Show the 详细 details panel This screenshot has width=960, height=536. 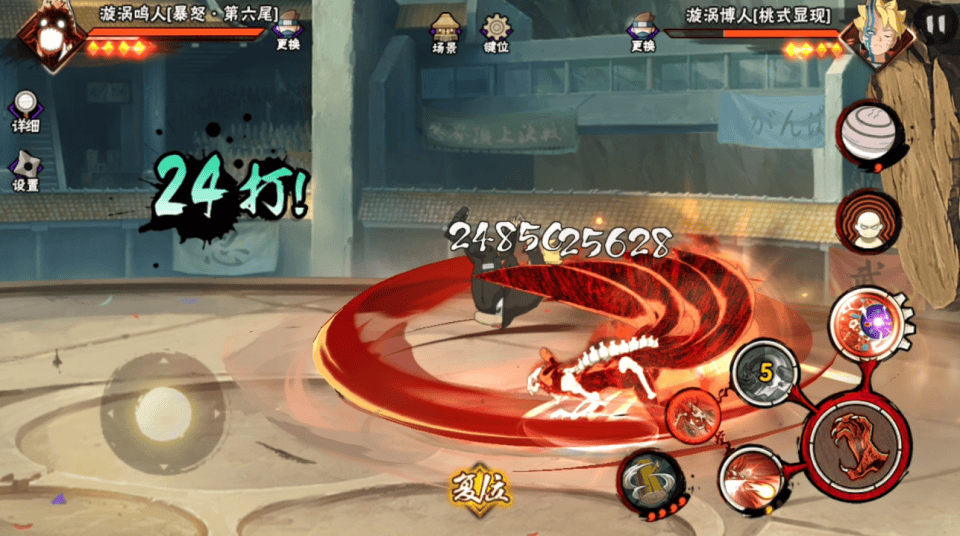pyautogui.click(x=25, y=111)
